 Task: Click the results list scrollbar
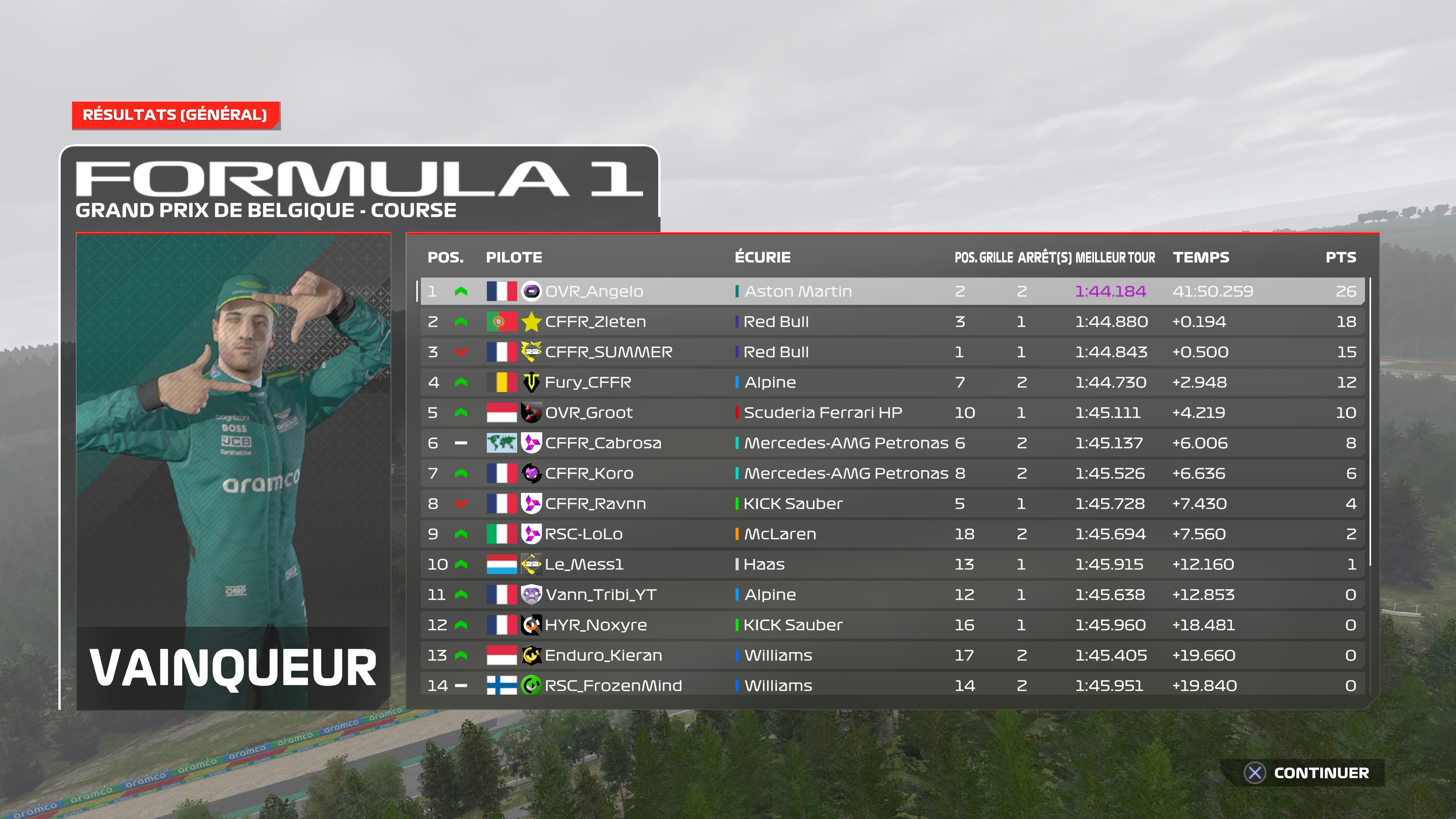pos(1371,424)
